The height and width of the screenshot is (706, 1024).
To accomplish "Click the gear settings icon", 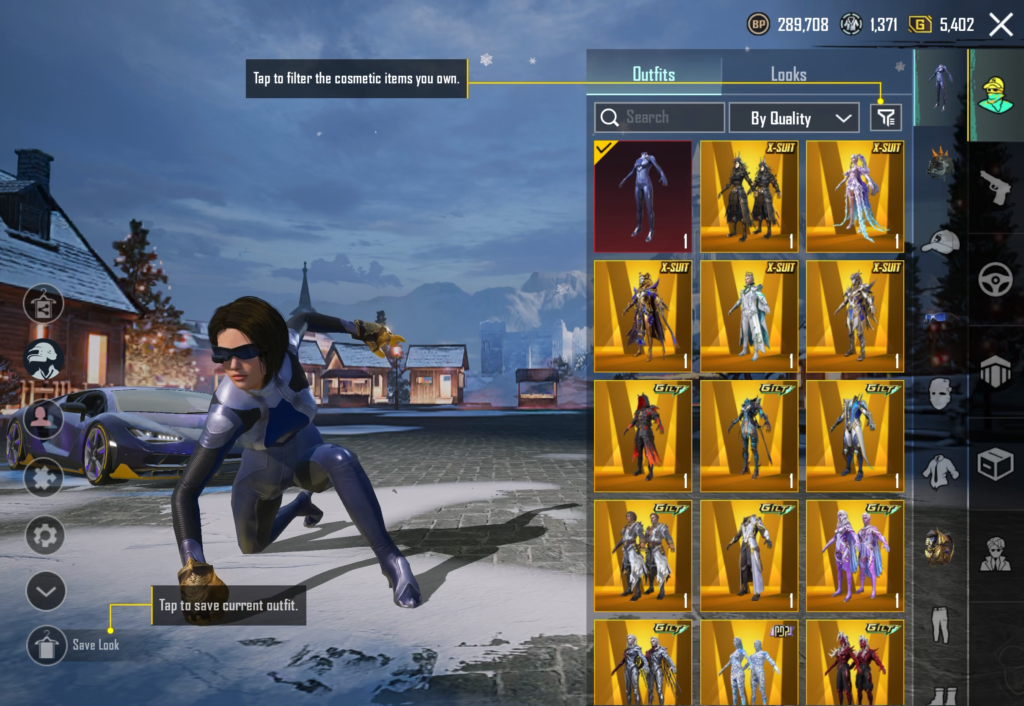I will (x=45, y=535).
